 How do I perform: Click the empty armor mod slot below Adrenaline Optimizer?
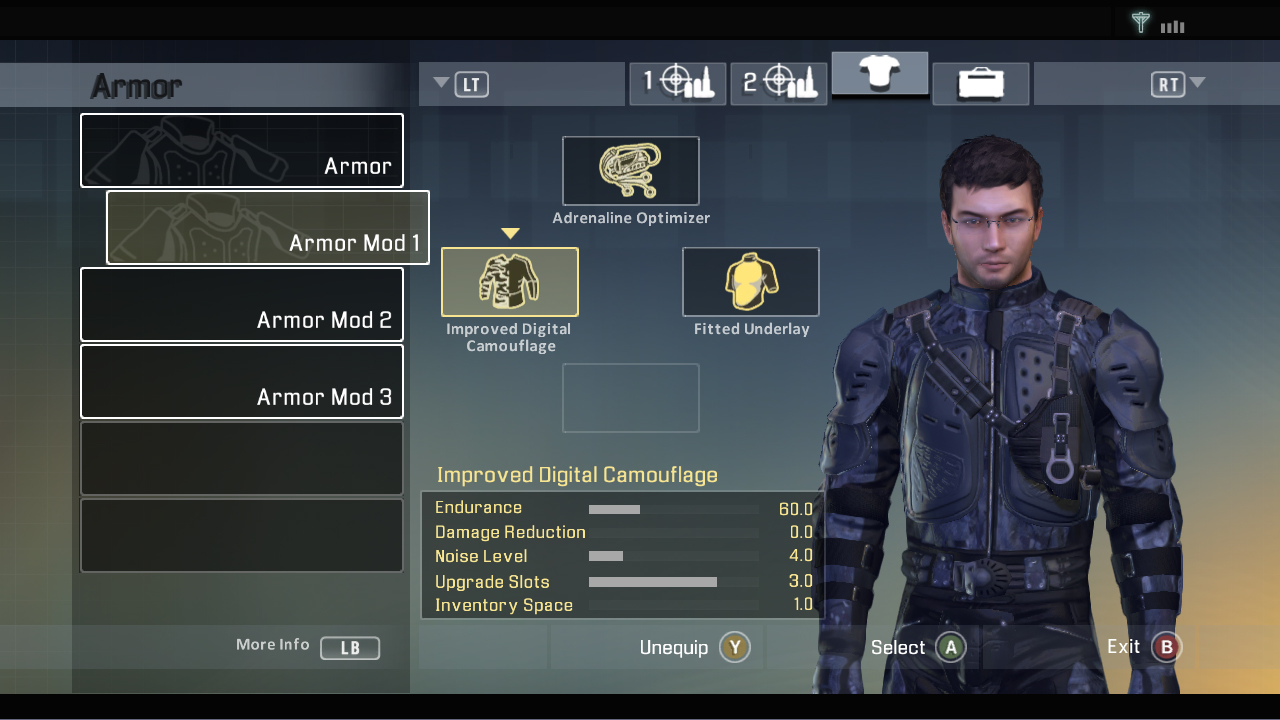[x=631, y=397]
